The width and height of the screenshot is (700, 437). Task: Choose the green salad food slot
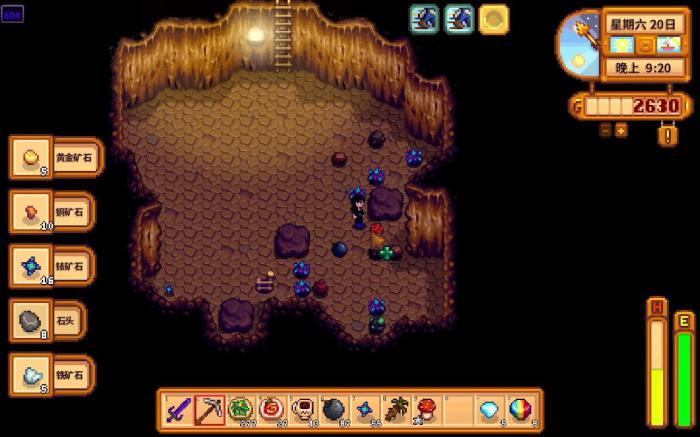[240, 409]
